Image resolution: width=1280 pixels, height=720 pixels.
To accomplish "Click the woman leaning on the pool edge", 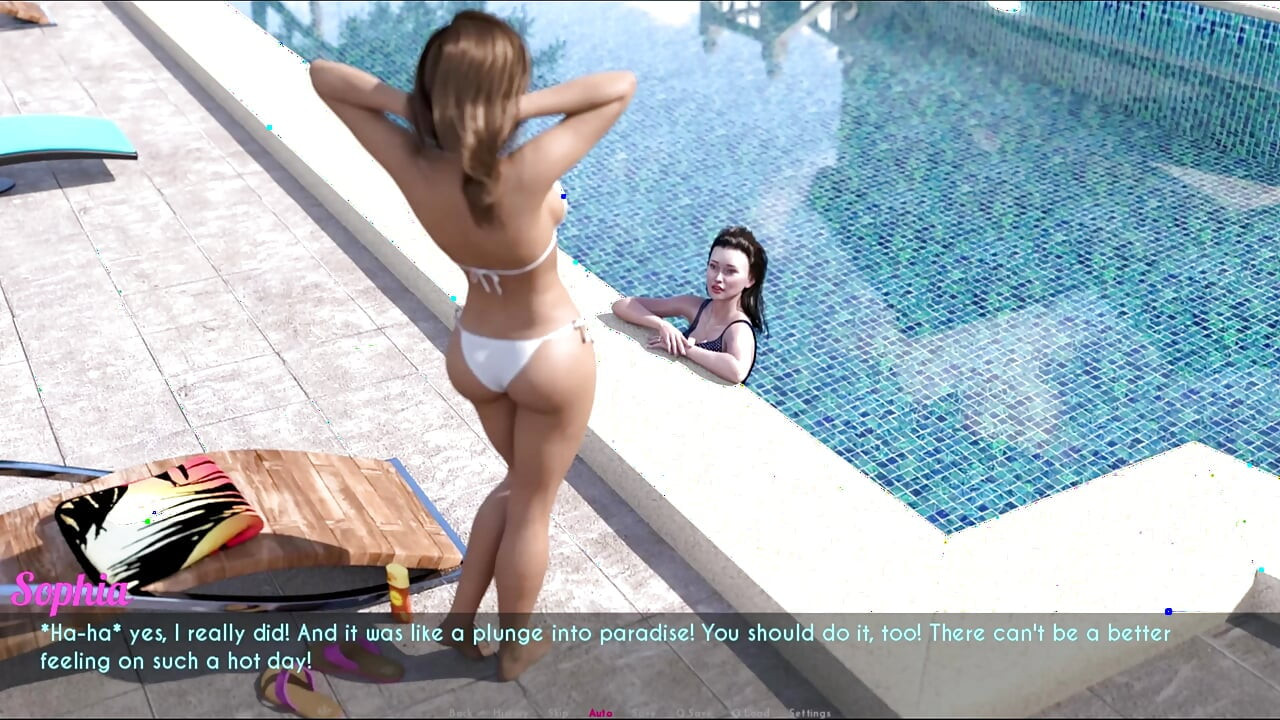I will 720,300.
